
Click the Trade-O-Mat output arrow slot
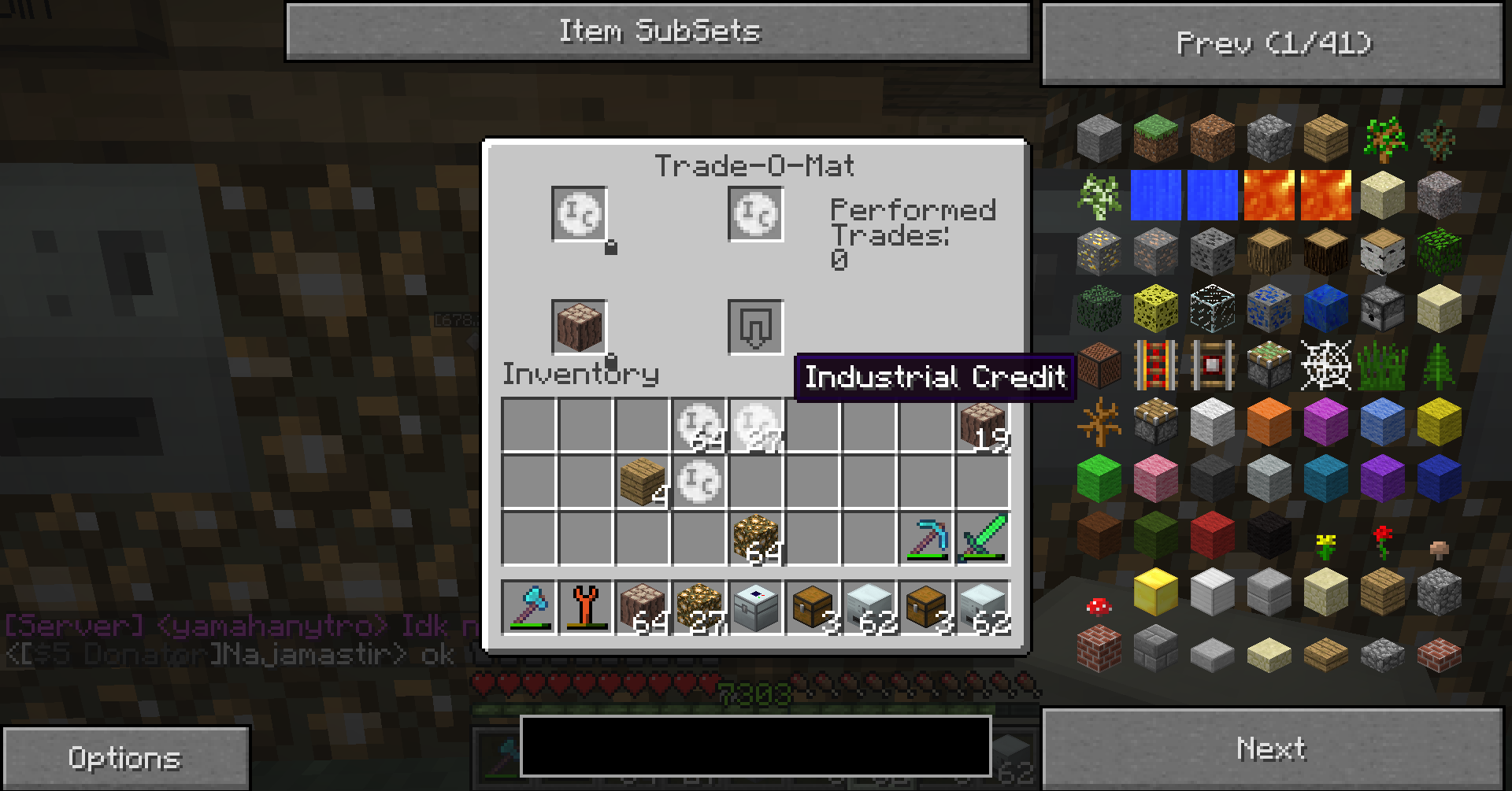[755, 327]
